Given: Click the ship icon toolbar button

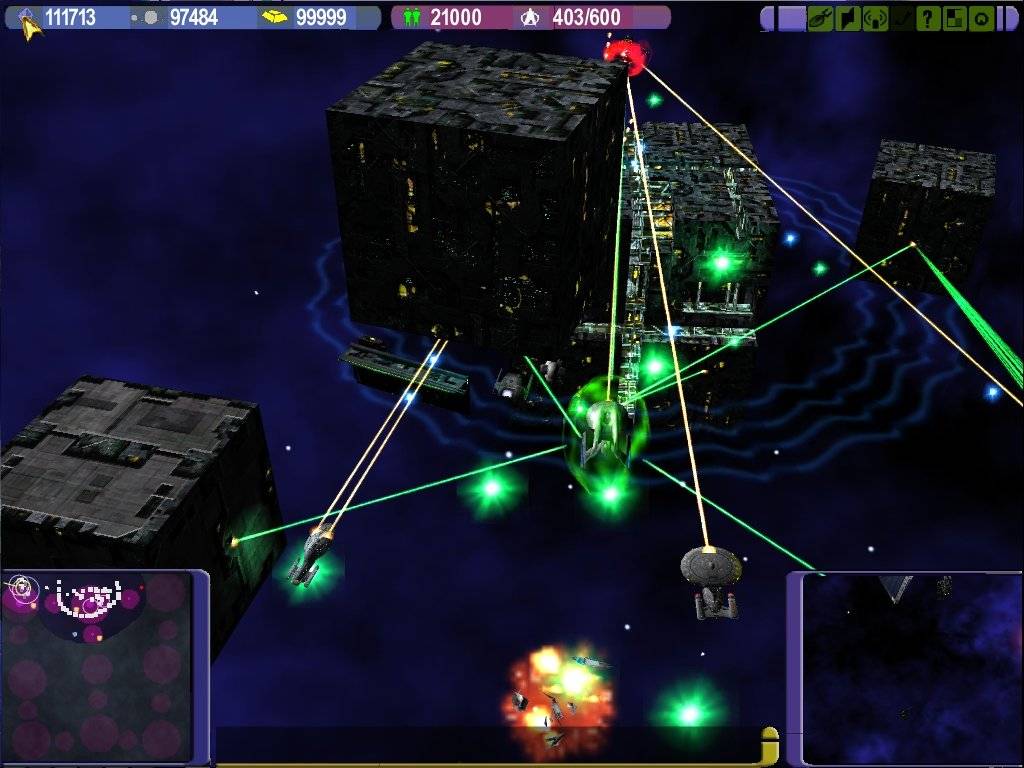Looking at the screenshot, I should (821, 18).
